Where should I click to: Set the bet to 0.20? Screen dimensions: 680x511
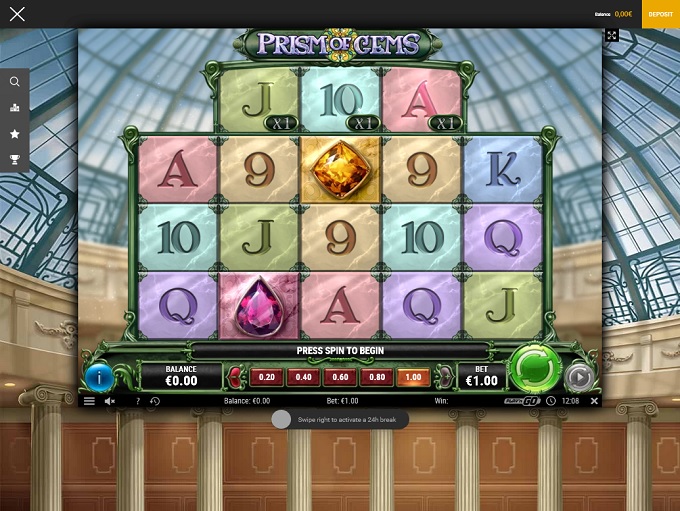pos(266,377)
